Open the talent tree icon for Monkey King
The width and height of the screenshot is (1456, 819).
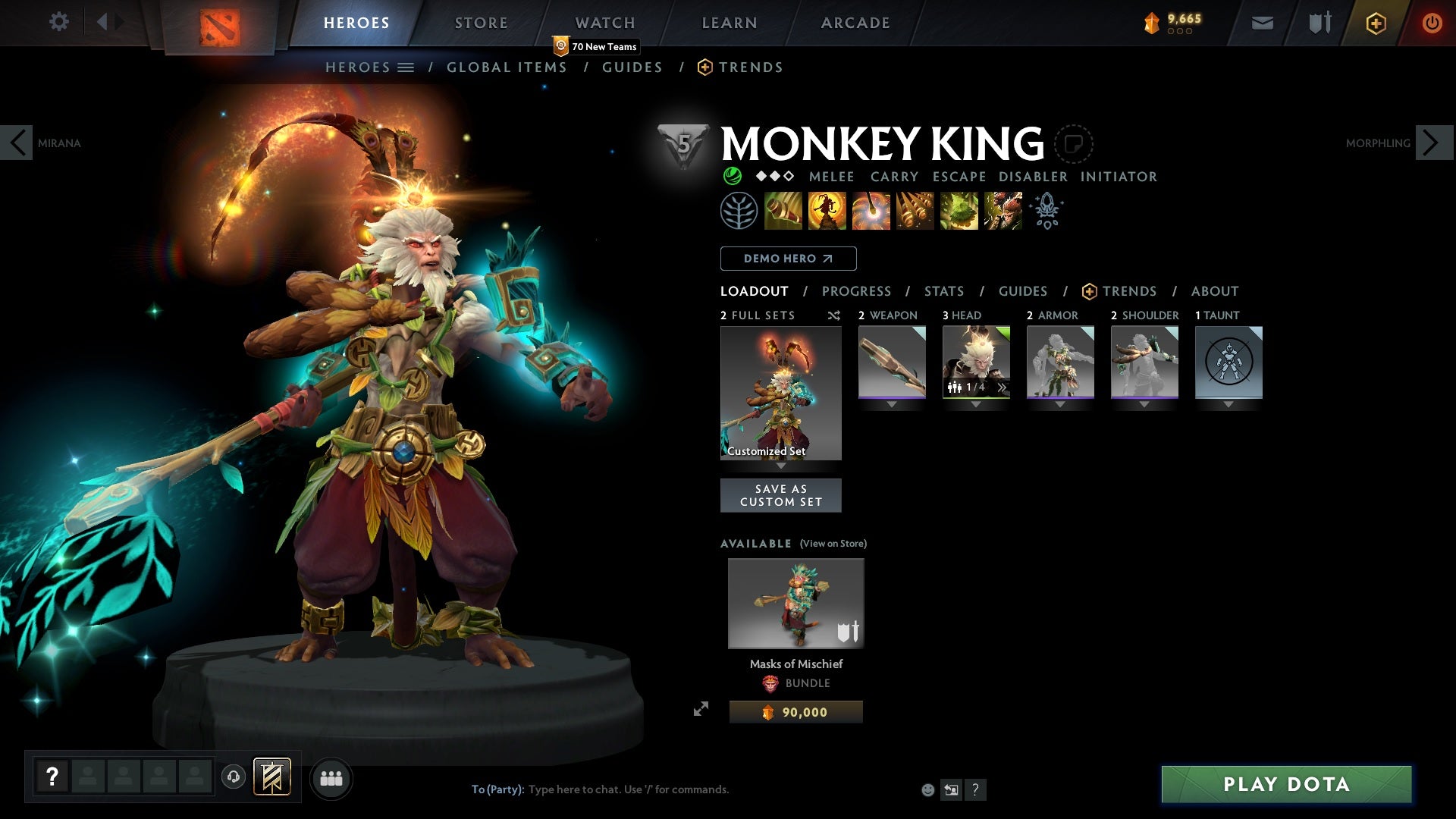[738, 211]
